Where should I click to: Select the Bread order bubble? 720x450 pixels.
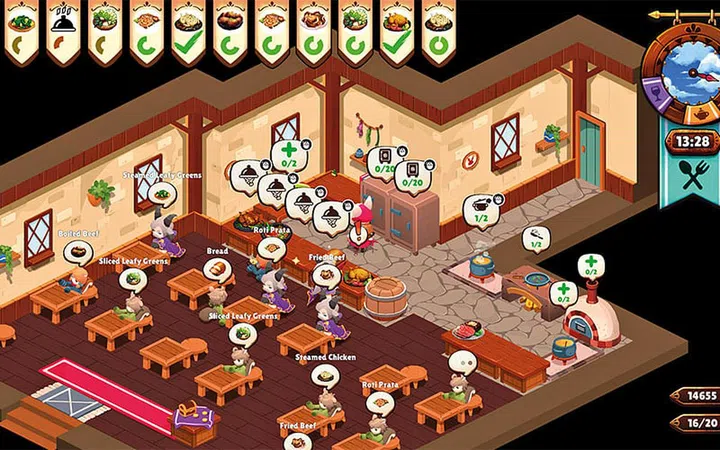coord(216,268)
